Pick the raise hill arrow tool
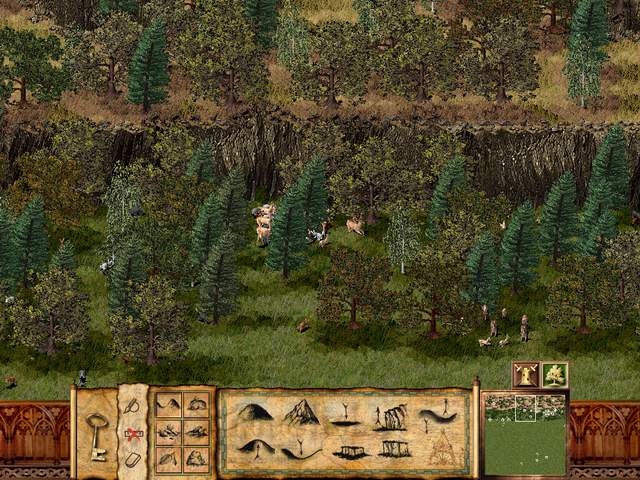 (254, 449)
